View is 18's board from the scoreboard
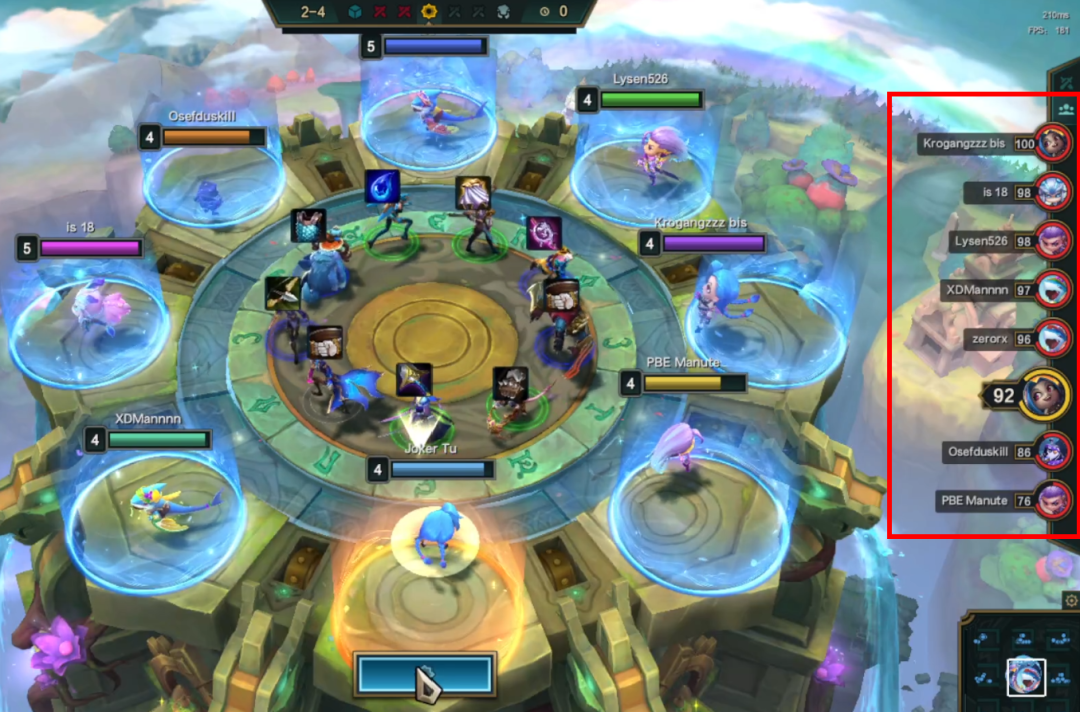Image resolution: width=1080 pixels, height=712 pixels. tap(1052, 191)
